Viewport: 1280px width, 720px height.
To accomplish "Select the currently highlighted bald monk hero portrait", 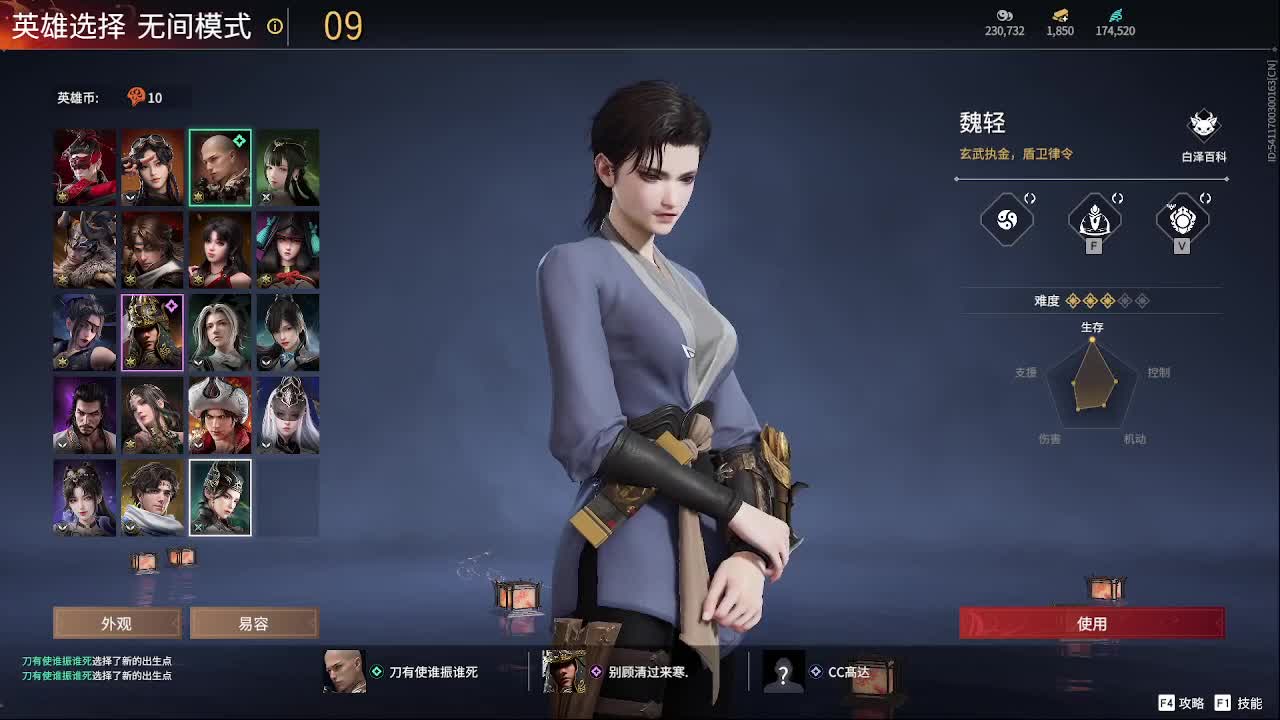I will tap(220, 164).
